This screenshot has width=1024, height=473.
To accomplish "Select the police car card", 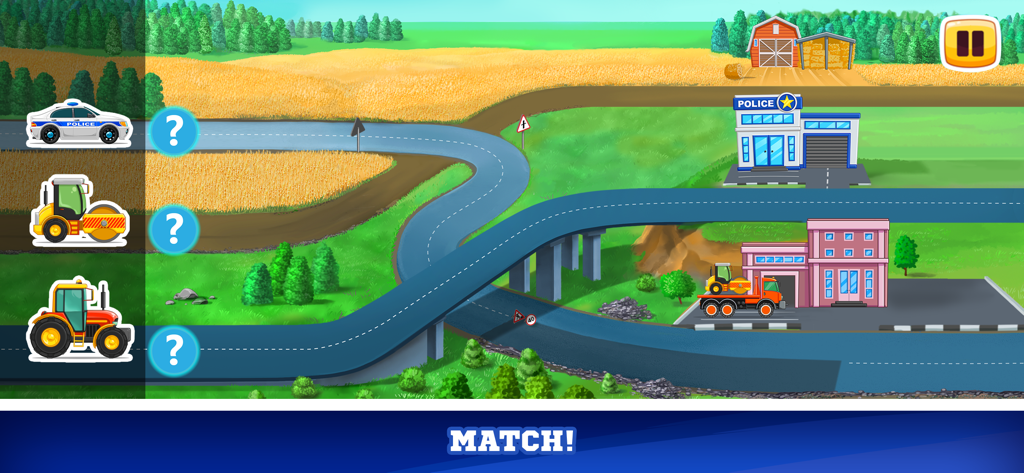I will point(79,124).
